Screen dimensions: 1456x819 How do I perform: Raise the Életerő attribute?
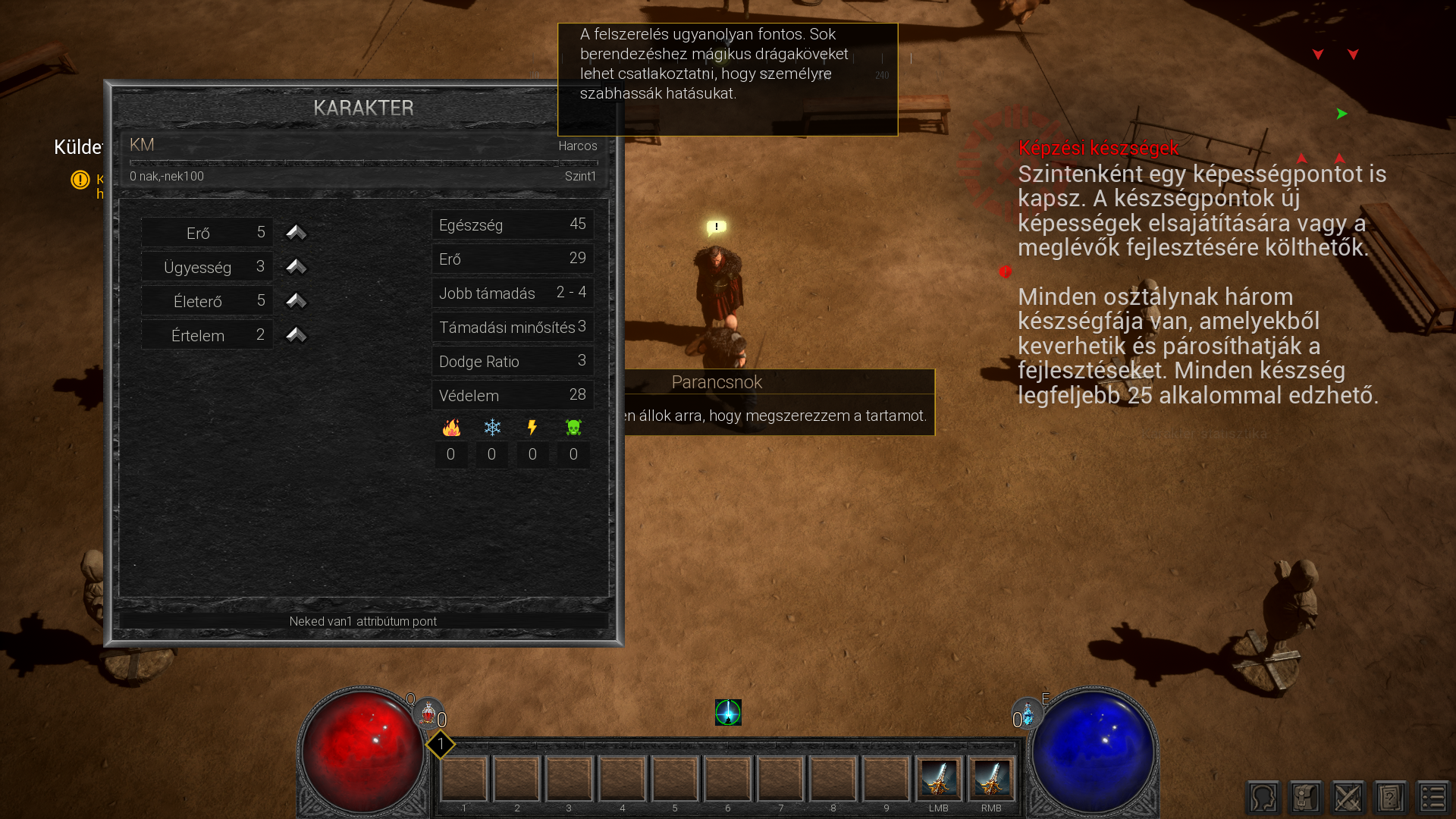[296, 300]
